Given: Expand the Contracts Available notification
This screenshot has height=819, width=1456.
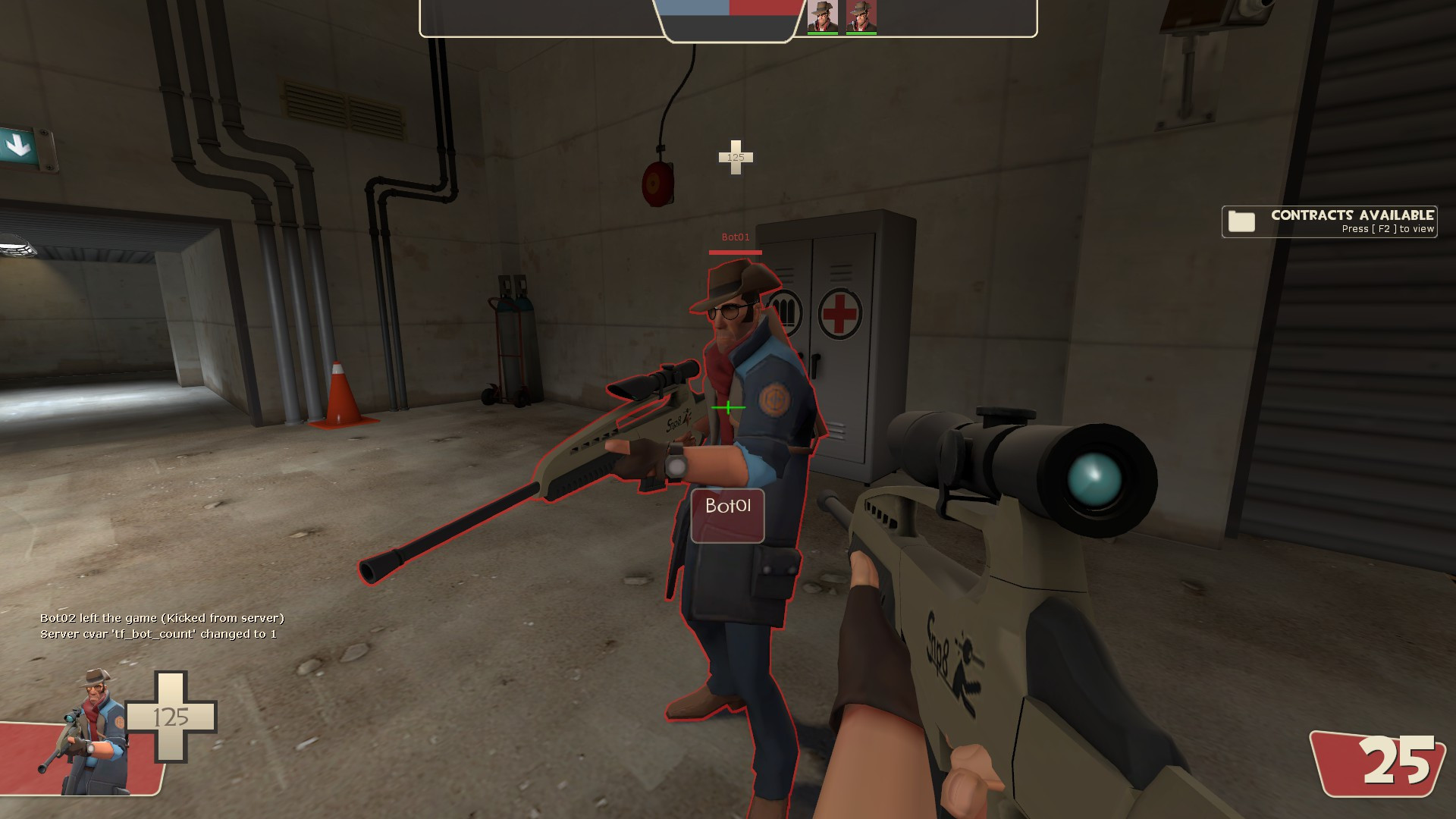Looking at the screenshot, I should pos(1329,221).
